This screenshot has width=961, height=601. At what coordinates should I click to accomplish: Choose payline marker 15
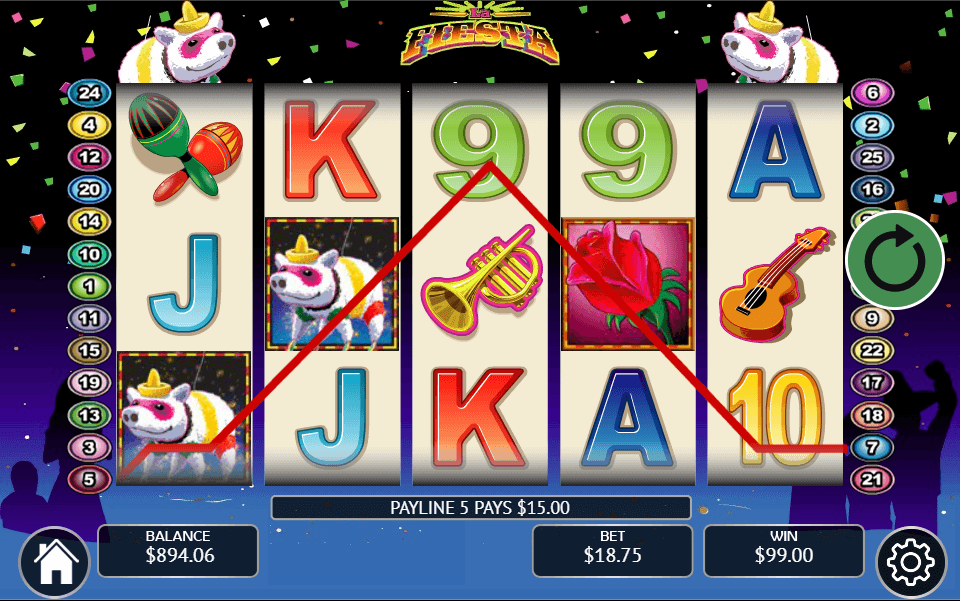[89, 351]
